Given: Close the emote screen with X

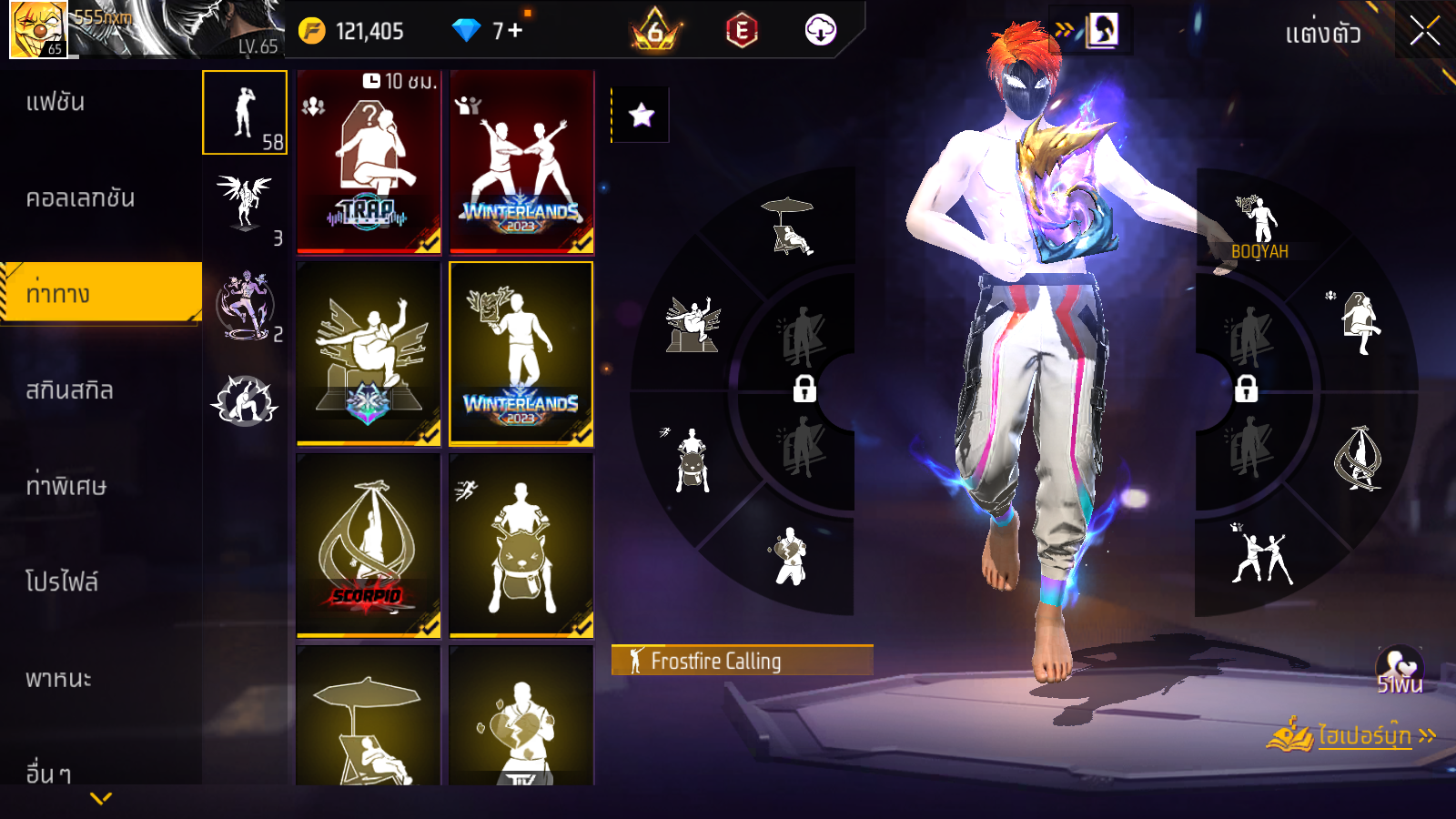Looking at the screenshot, I should tap(1424, 32).
